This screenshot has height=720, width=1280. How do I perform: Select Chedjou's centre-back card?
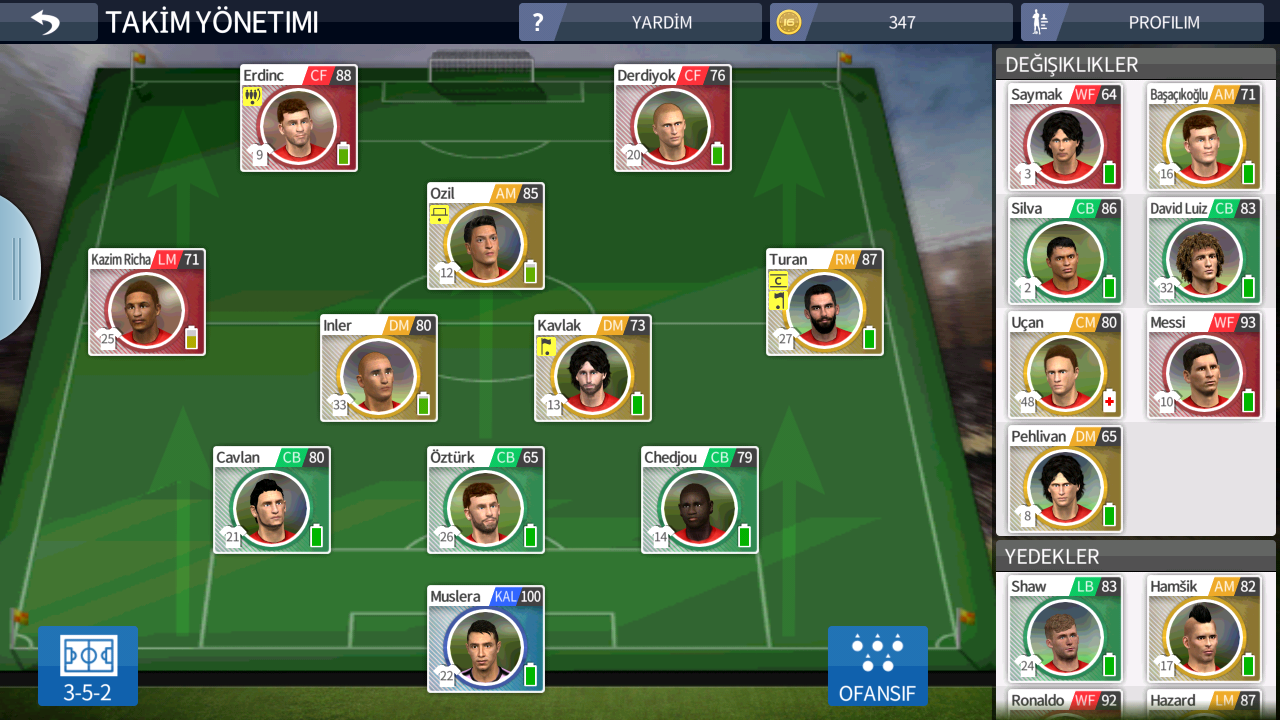point(700,500)
